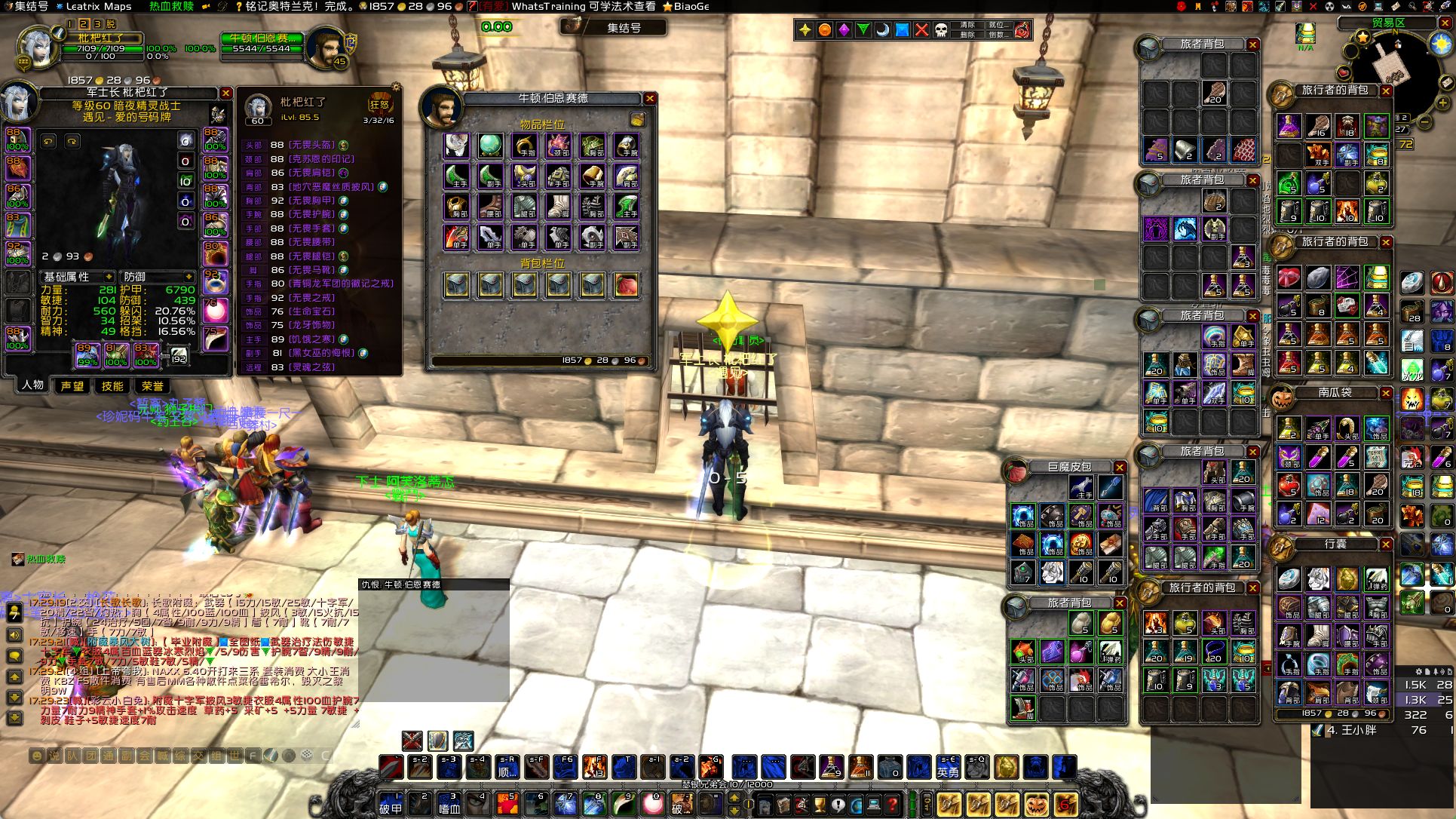This screenshot has width=1456, height=819.
Task: Open the 集结号 button at top center
Action: (614, 27)
